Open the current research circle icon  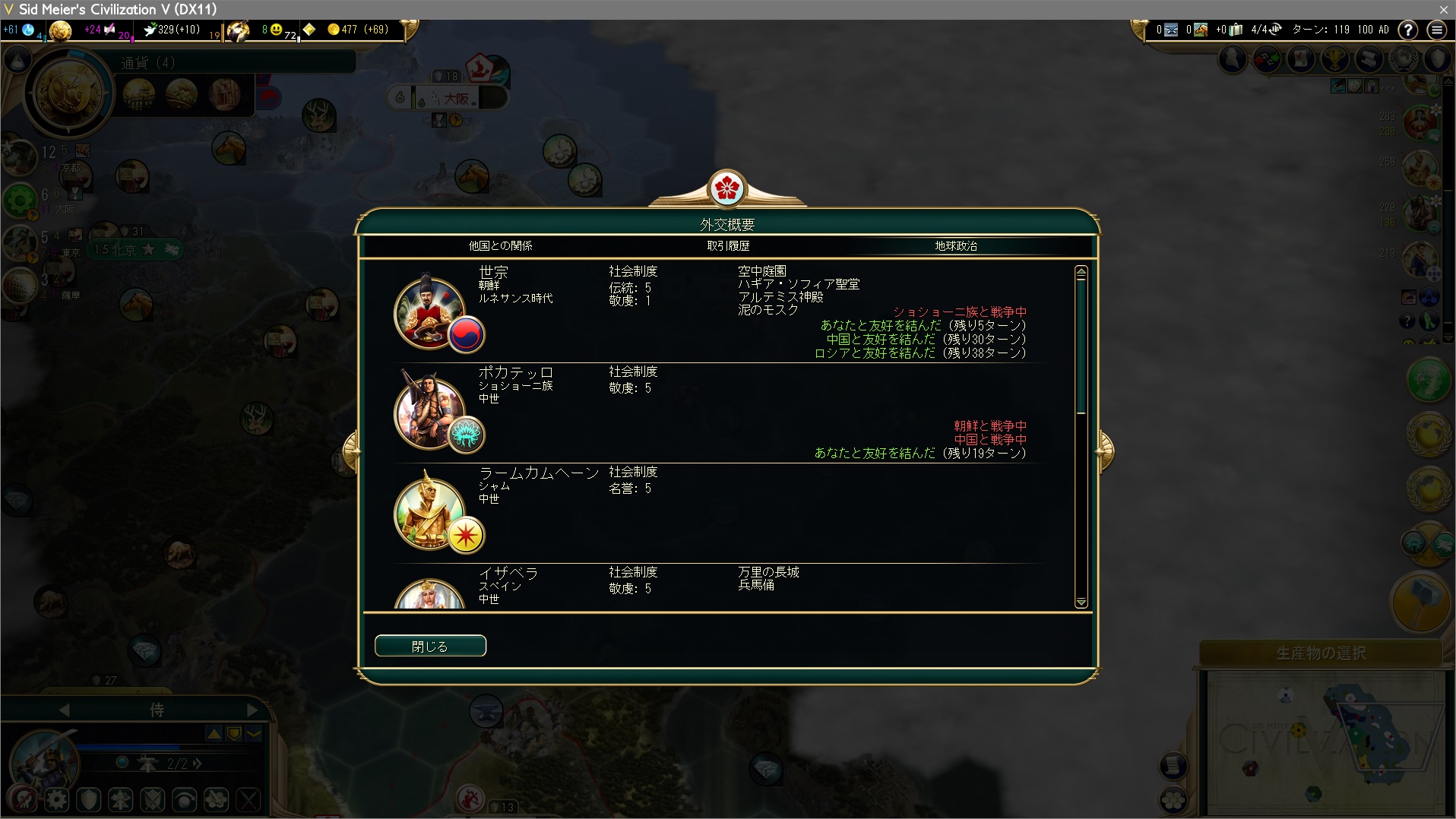70,93
